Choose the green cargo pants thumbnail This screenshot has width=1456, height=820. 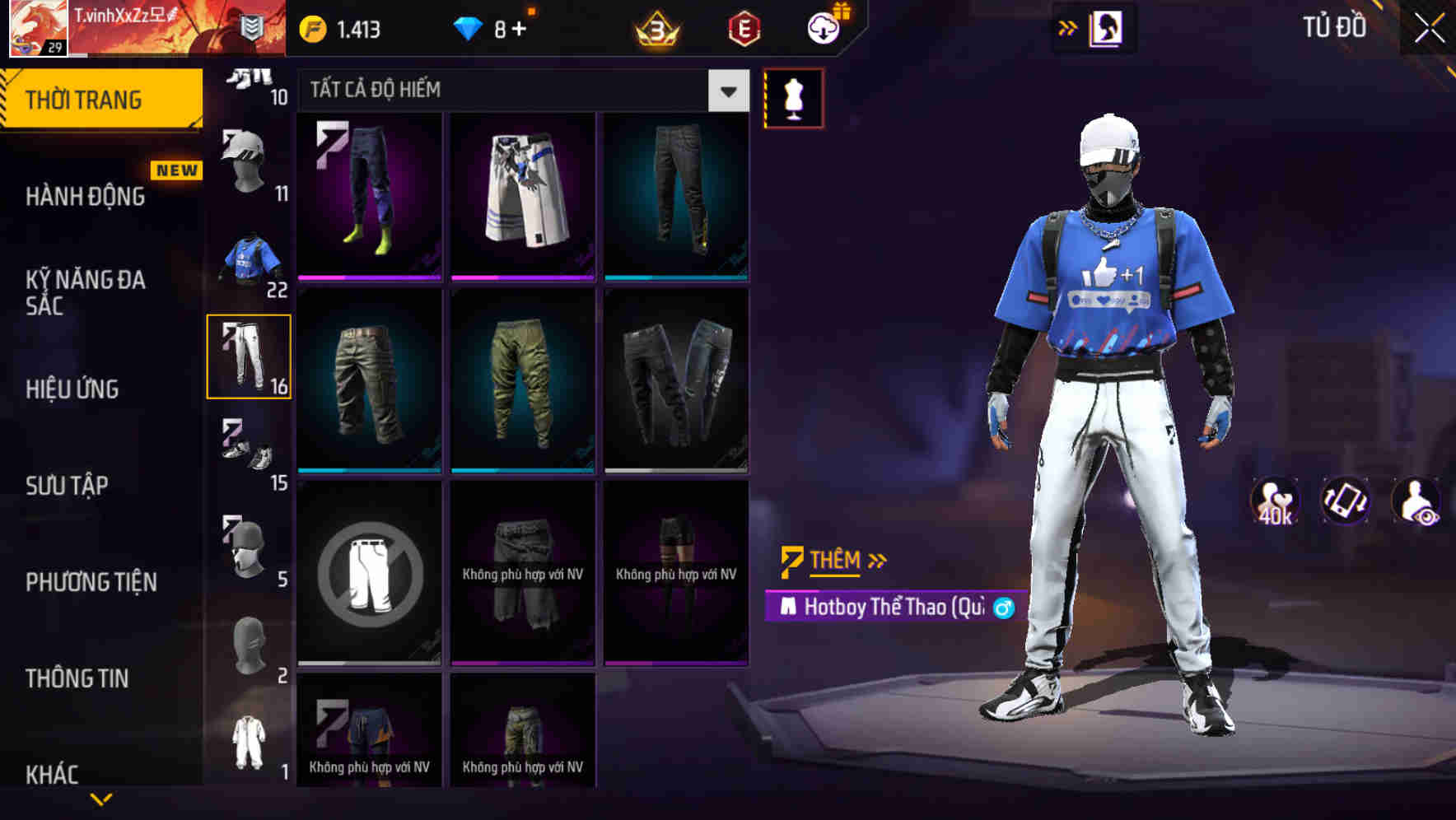521,379
